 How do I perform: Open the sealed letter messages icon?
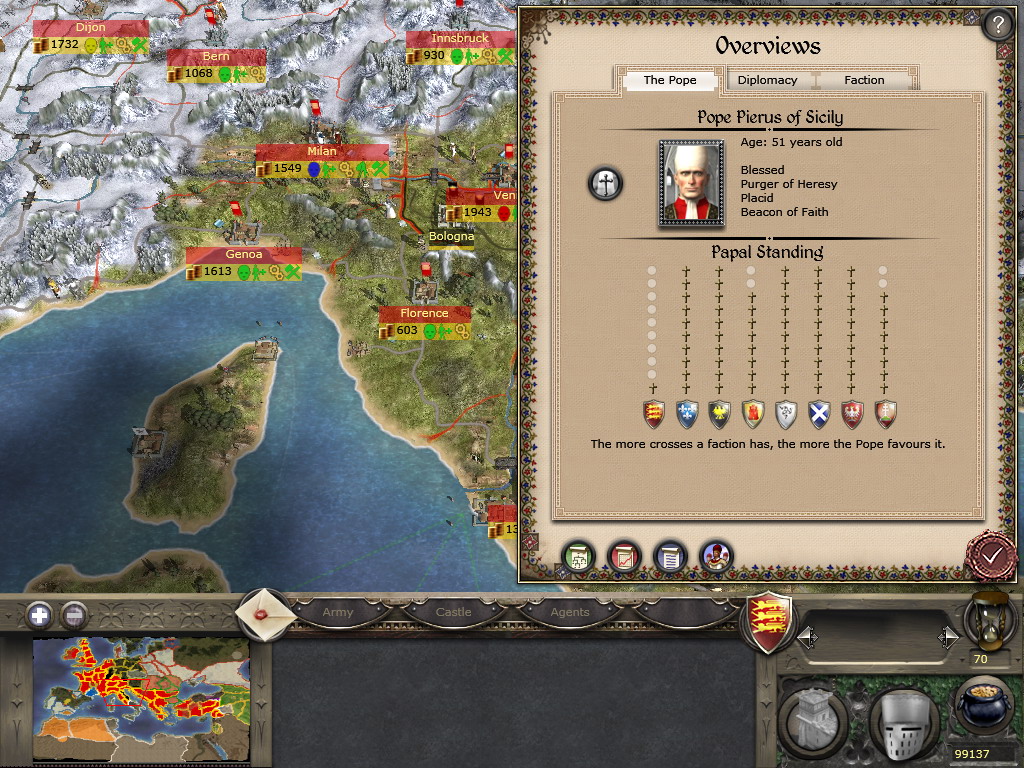(264, 612)
